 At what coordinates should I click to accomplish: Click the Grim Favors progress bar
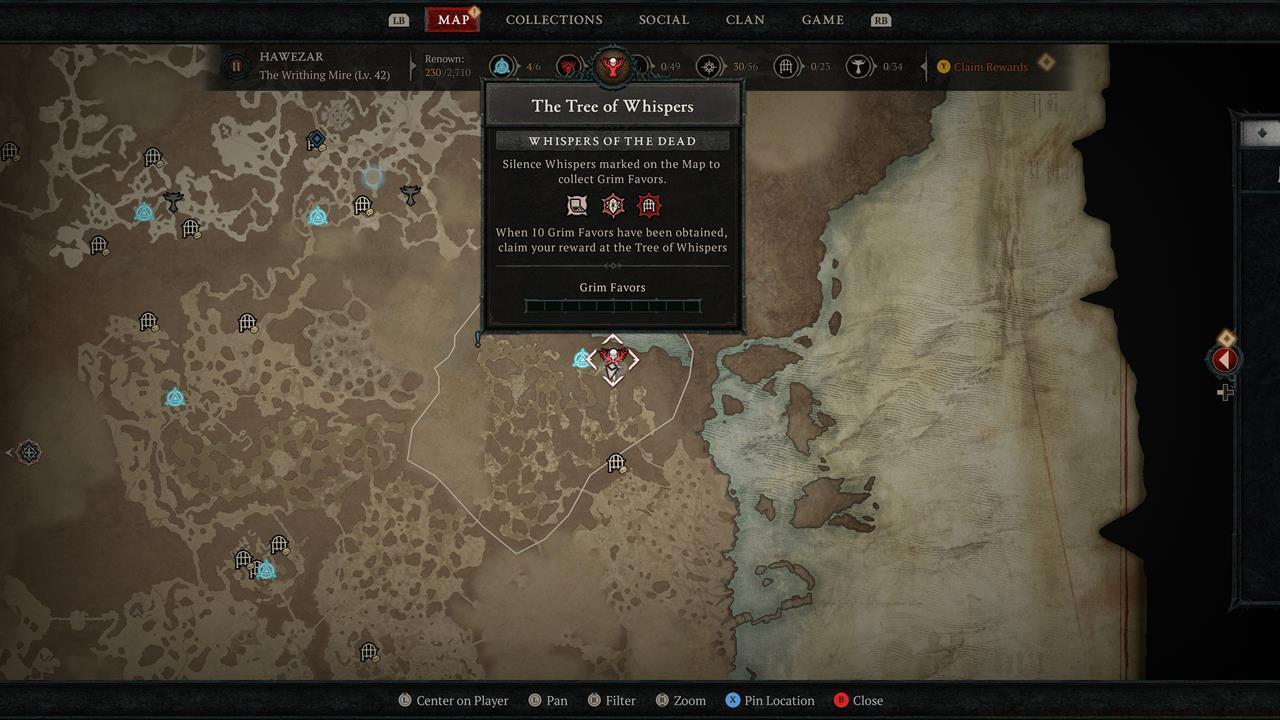click(x=612, y=306)
